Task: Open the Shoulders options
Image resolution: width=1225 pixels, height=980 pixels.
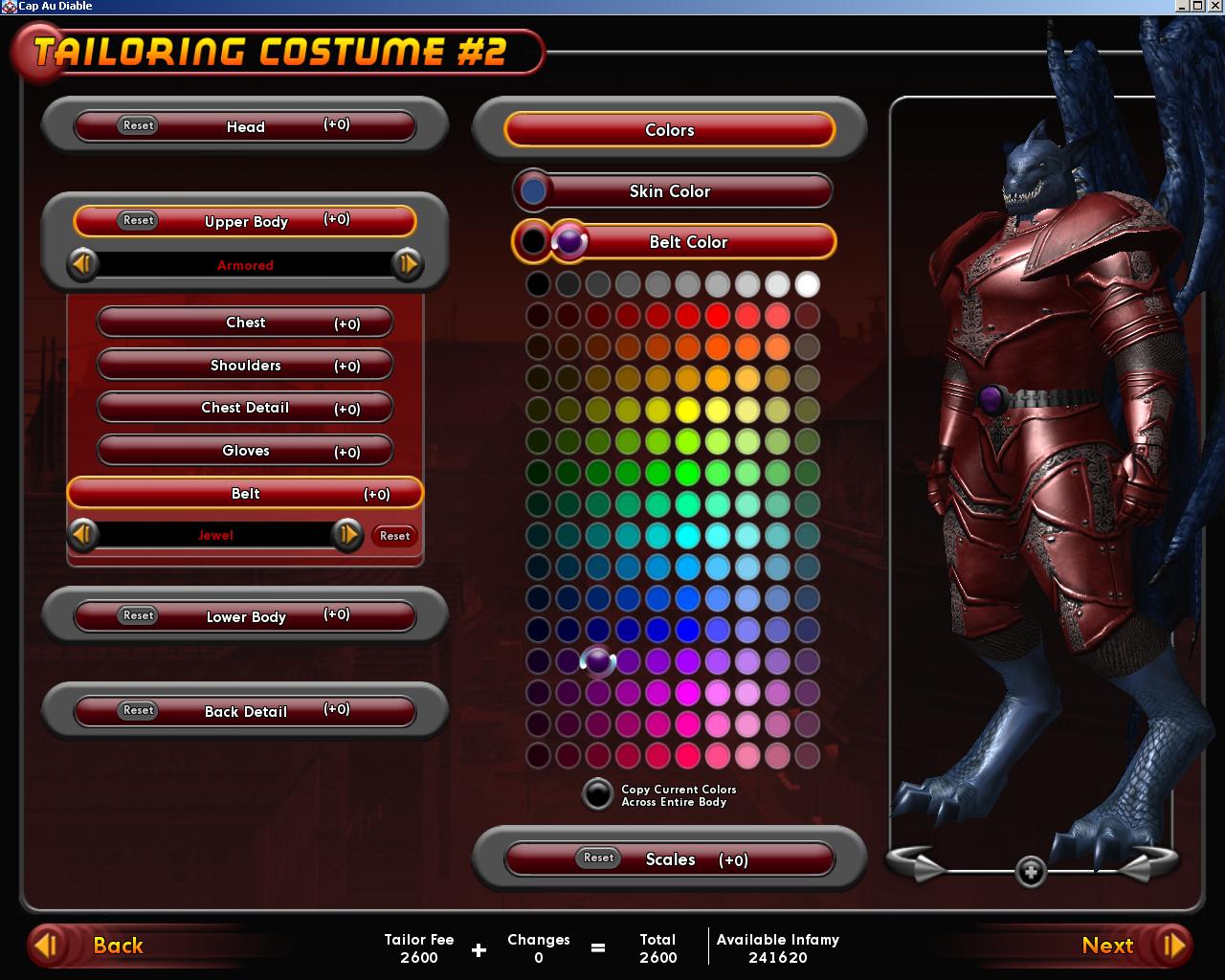Action: pos(245,366)
